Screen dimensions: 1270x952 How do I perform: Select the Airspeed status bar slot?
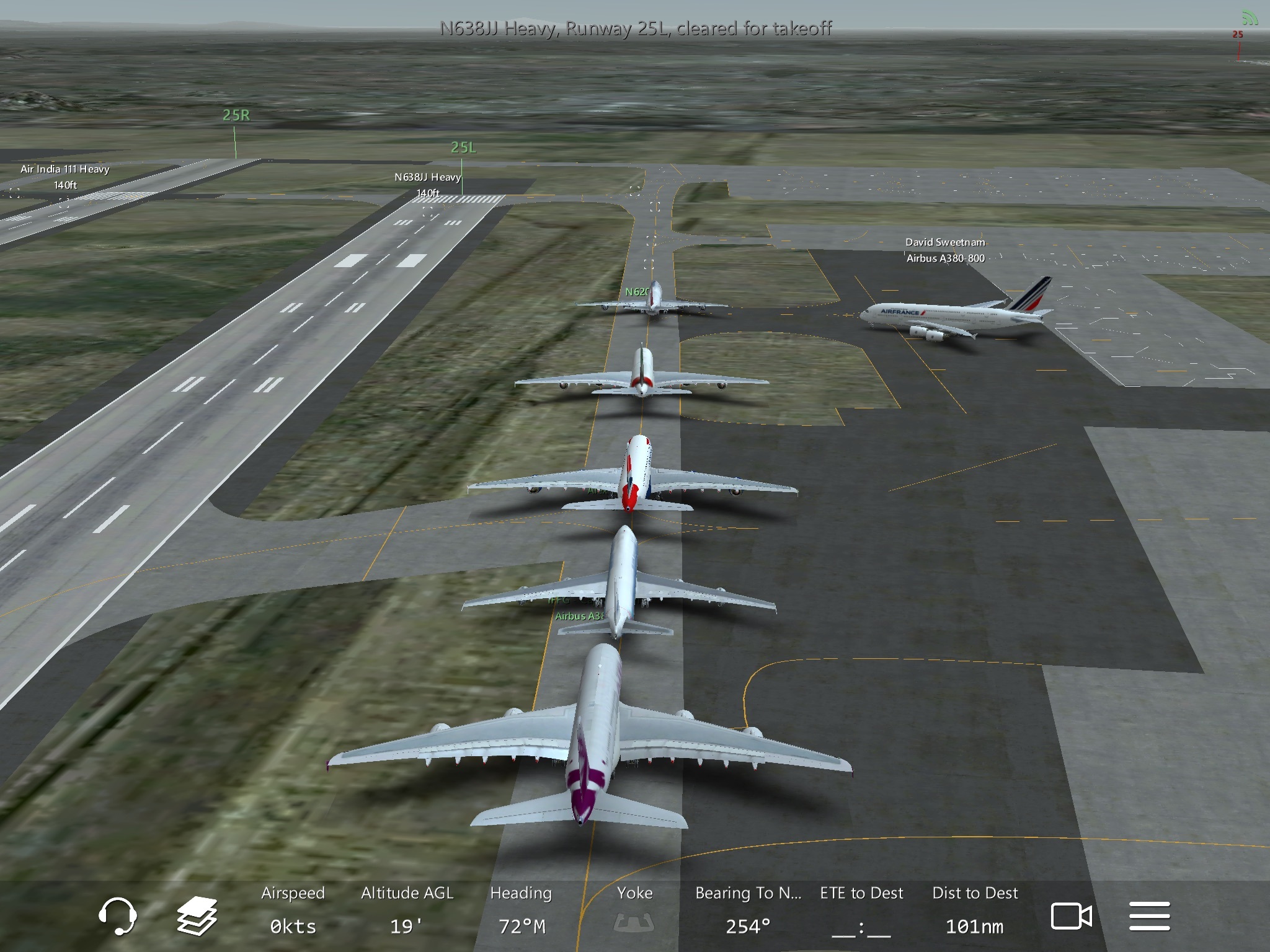coord(293,910)
